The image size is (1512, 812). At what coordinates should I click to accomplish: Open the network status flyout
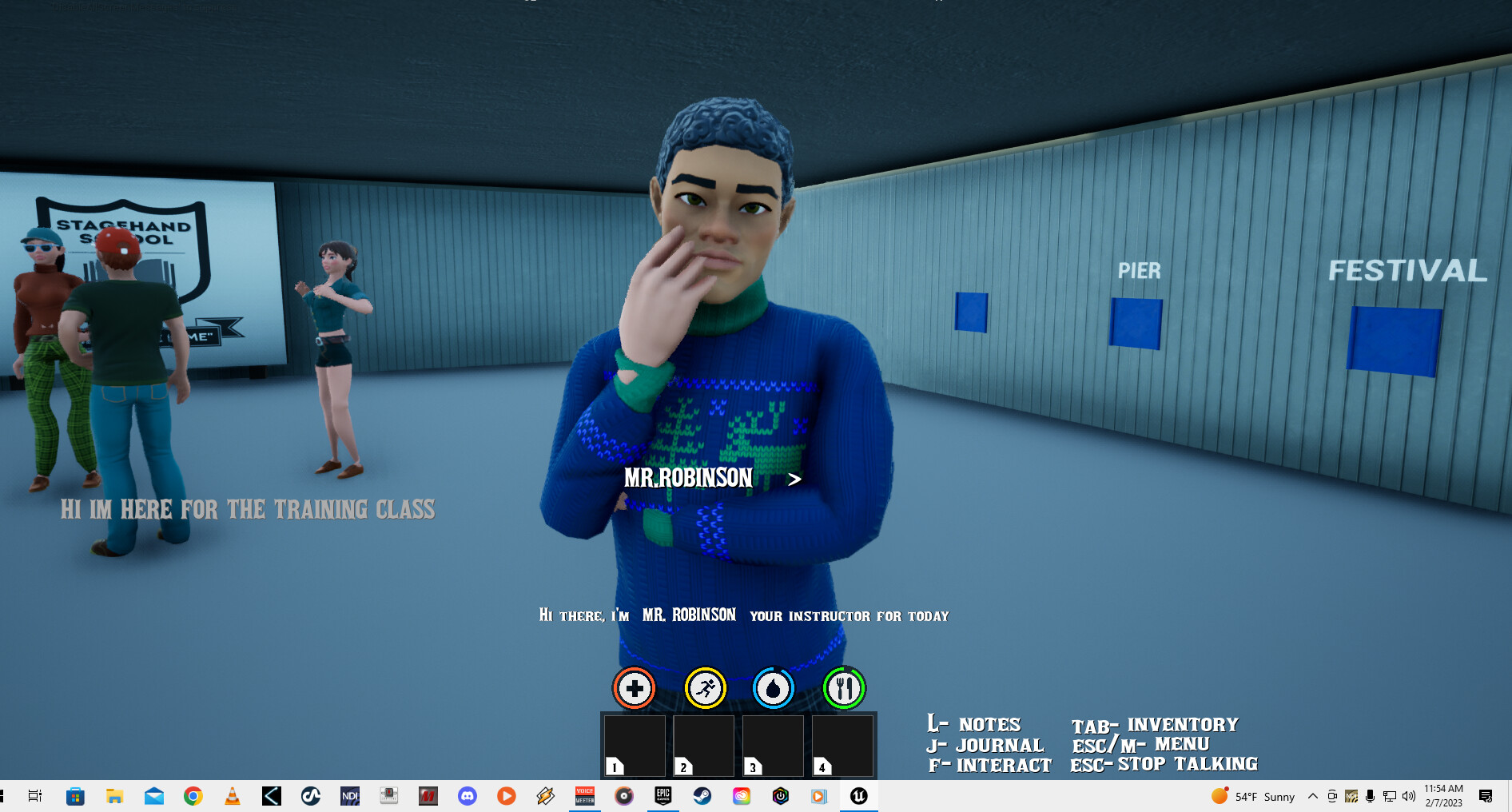[x=1390, y=796]
